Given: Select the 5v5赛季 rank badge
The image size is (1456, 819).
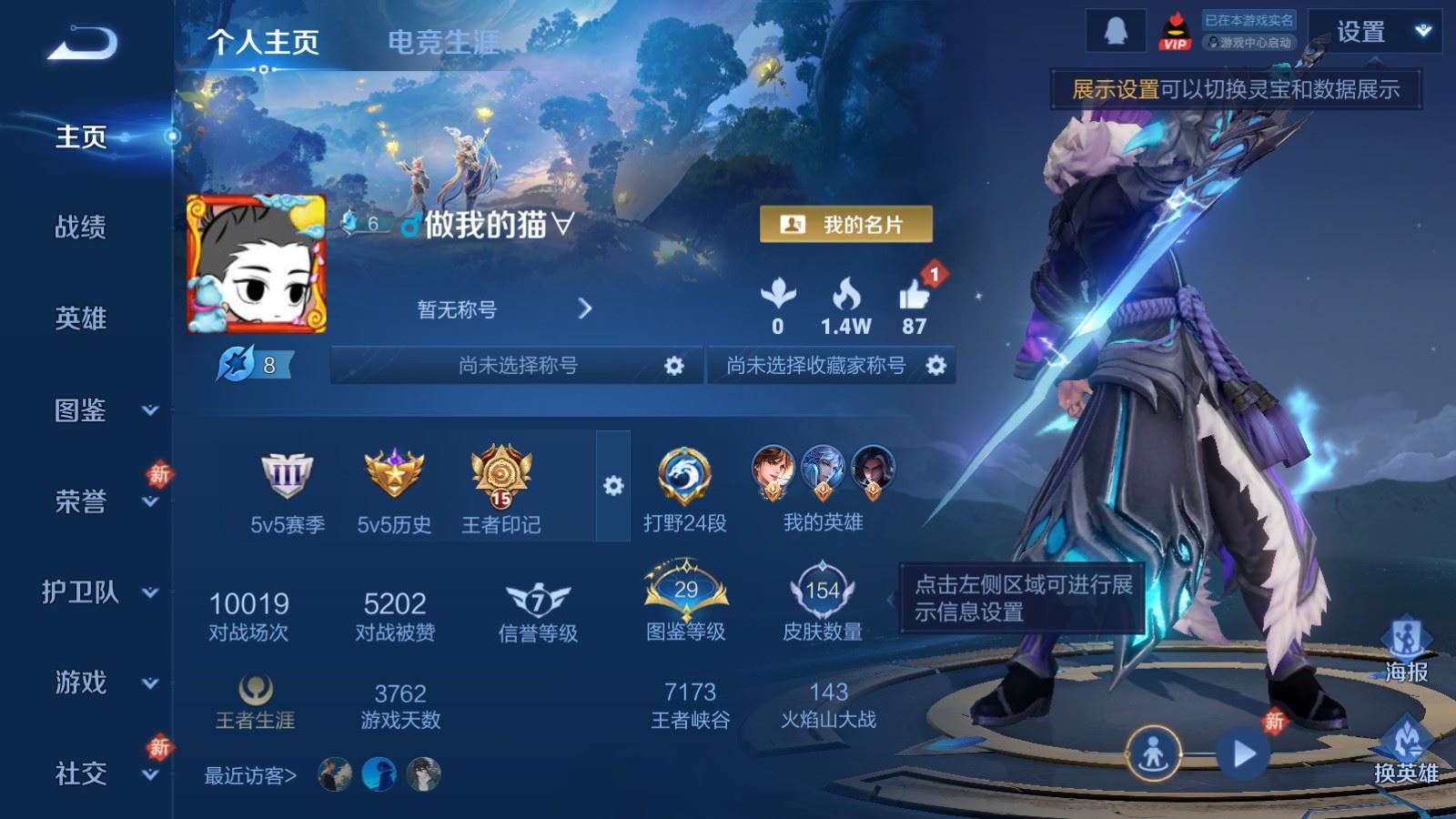Looking at the screenshot, I should pyautogui.click(x=287, y=473).
